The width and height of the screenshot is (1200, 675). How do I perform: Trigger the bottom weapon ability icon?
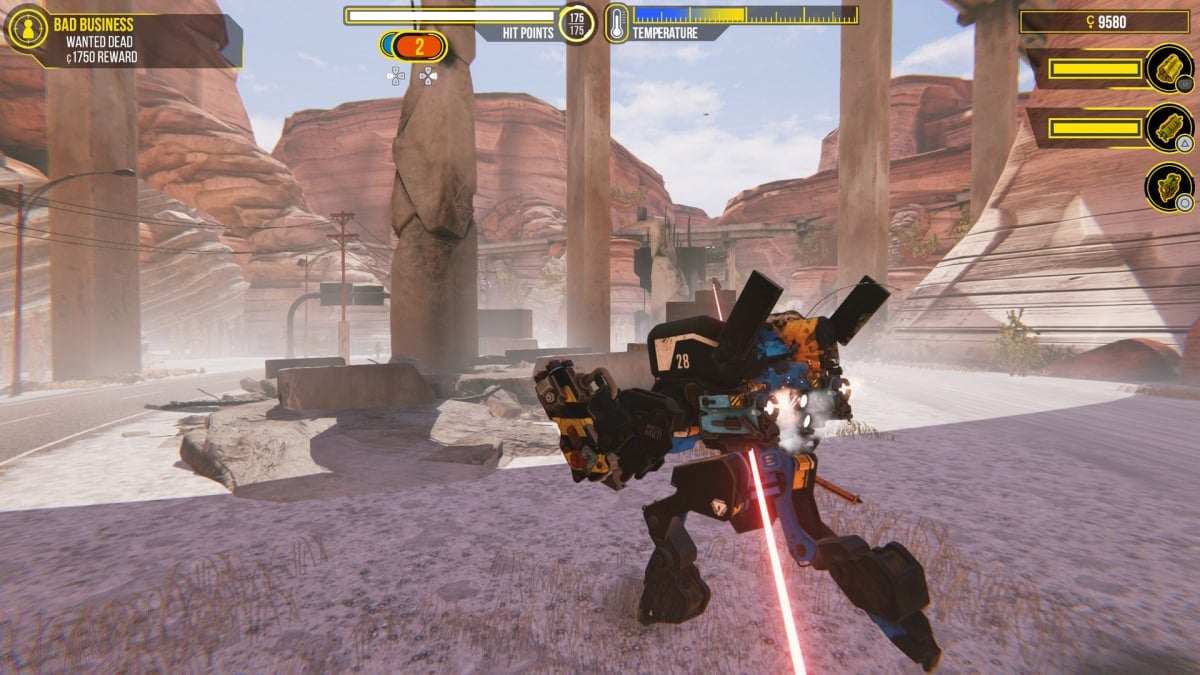click(1169, 187)
